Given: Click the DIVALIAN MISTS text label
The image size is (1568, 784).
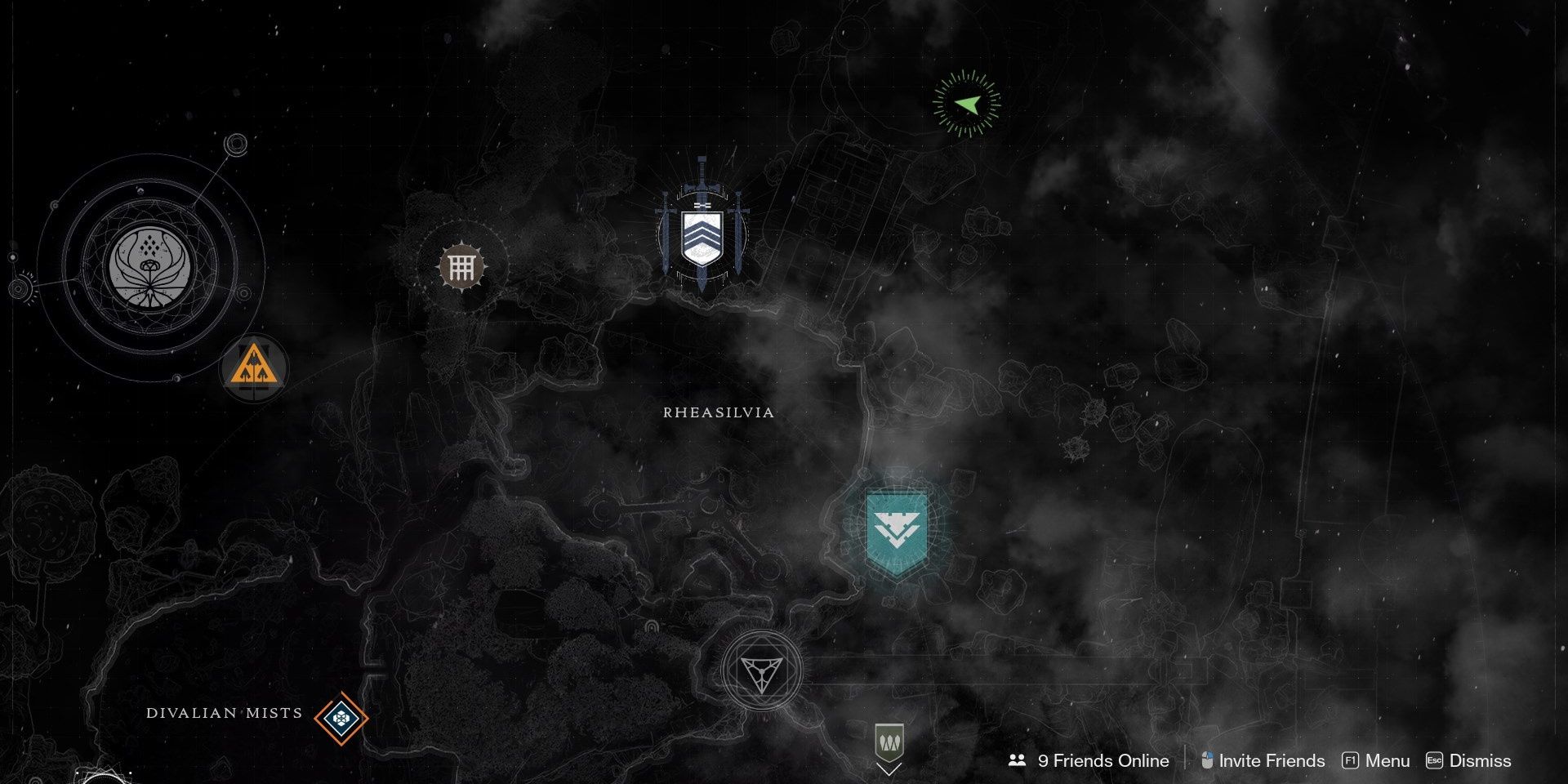Looking at the screenshot, I should (222, 714).
